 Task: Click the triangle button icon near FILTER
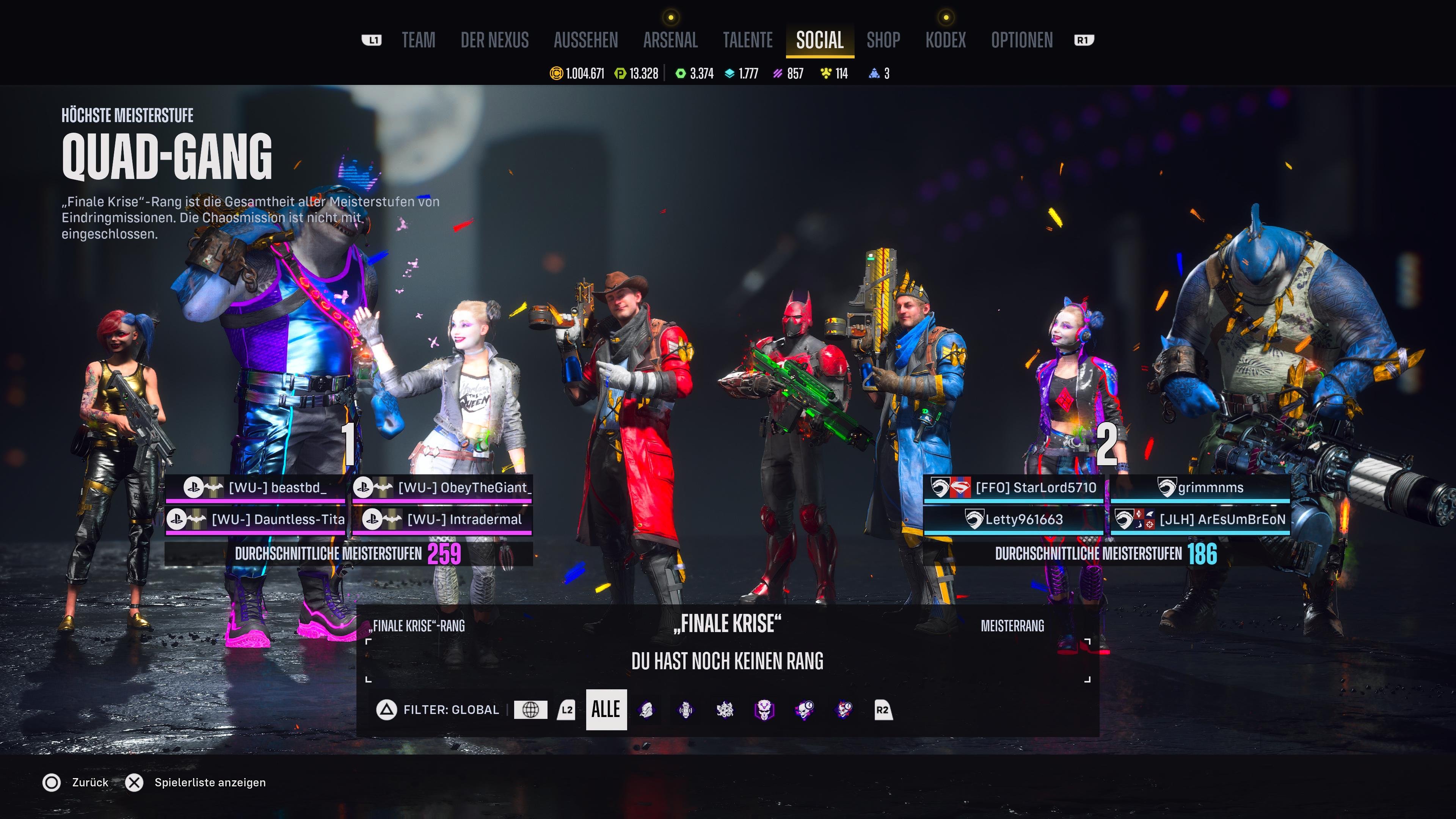coord(387,711)
